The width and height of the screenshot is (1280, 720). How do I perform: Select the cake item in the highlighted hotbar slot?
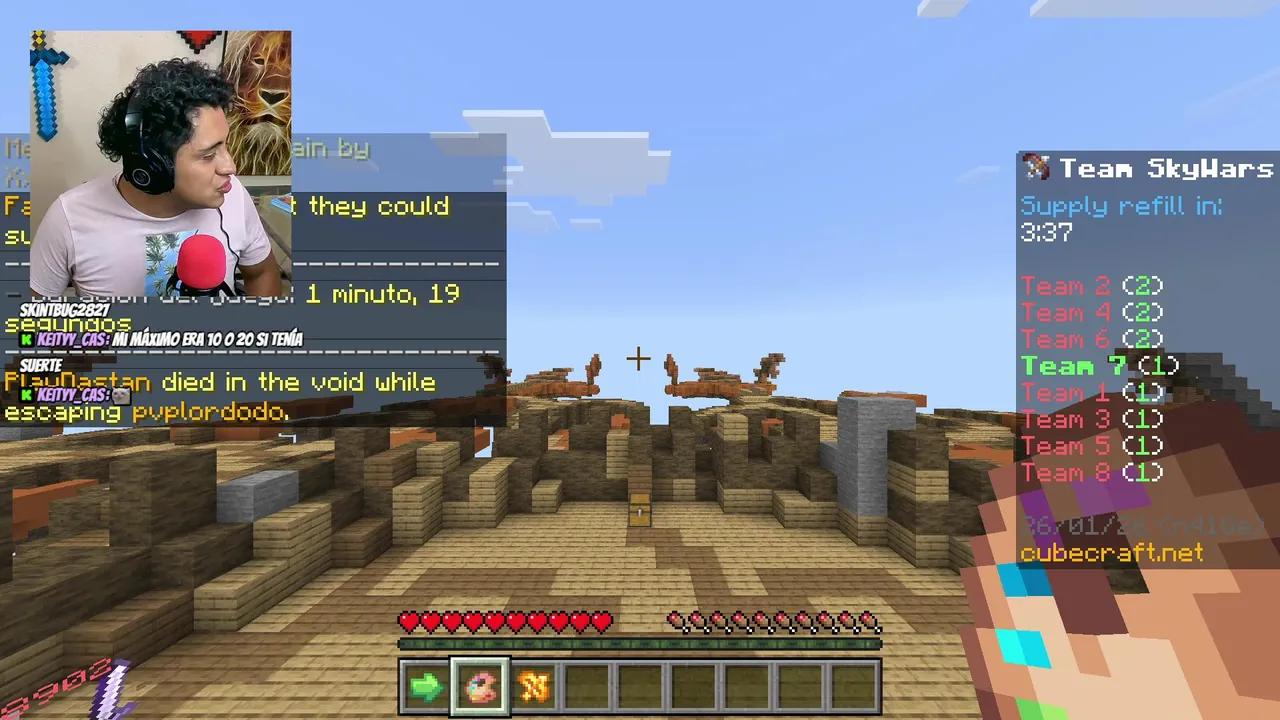pos(479,684)
